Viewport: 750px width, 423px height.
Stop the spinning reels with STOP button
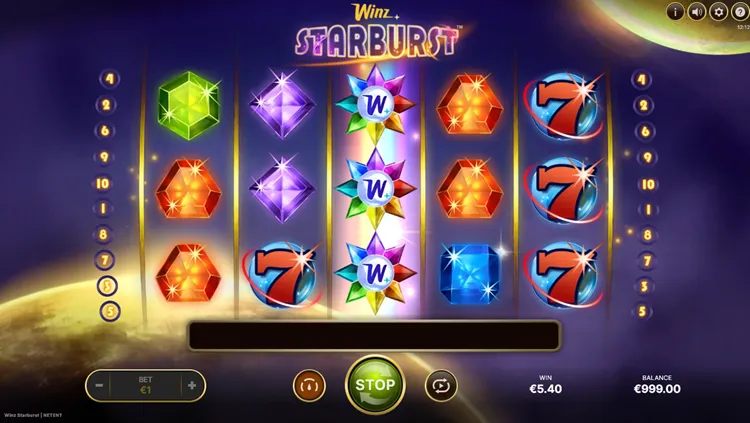(375, 385)
